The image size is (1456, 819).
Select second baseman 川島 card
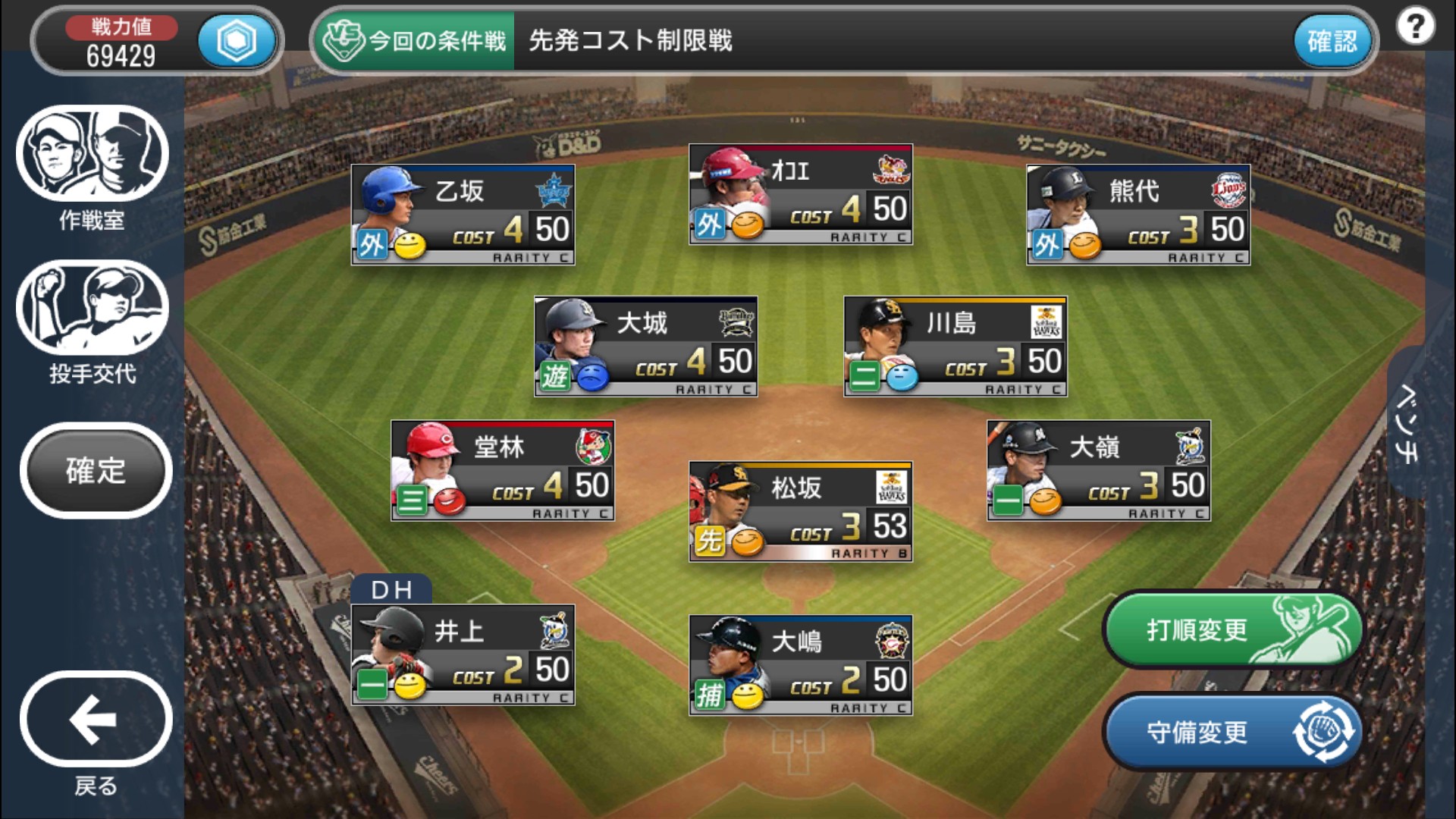[955, 346]
